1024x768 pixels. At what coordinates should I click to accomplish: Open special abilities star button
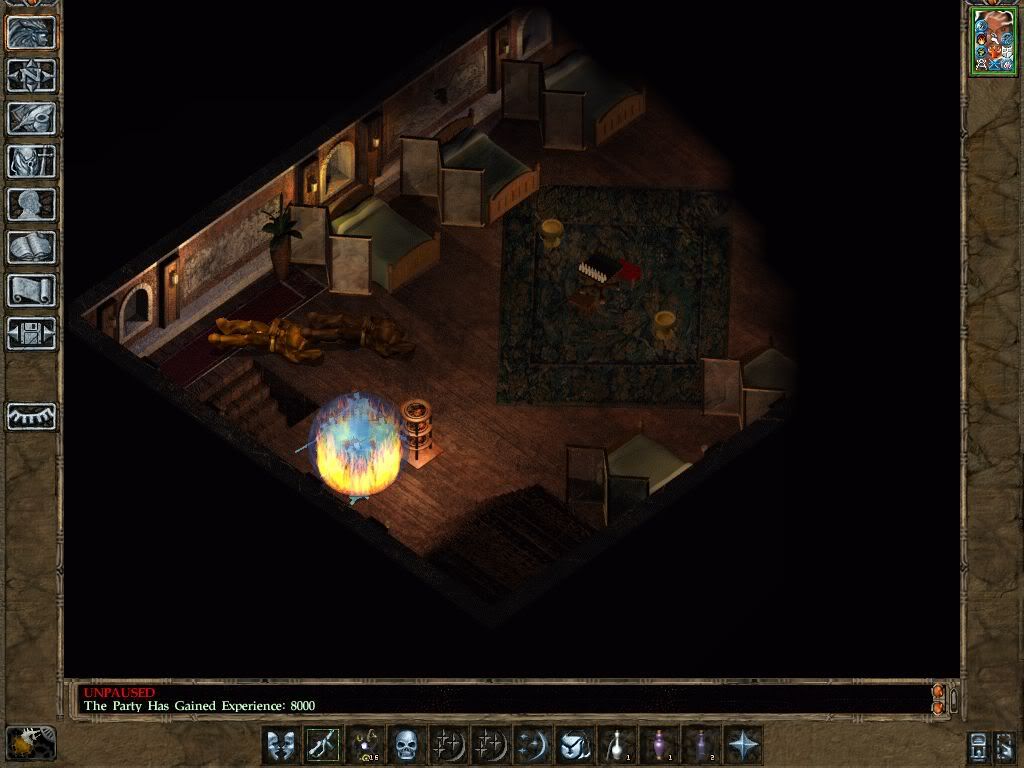point(743,745)
